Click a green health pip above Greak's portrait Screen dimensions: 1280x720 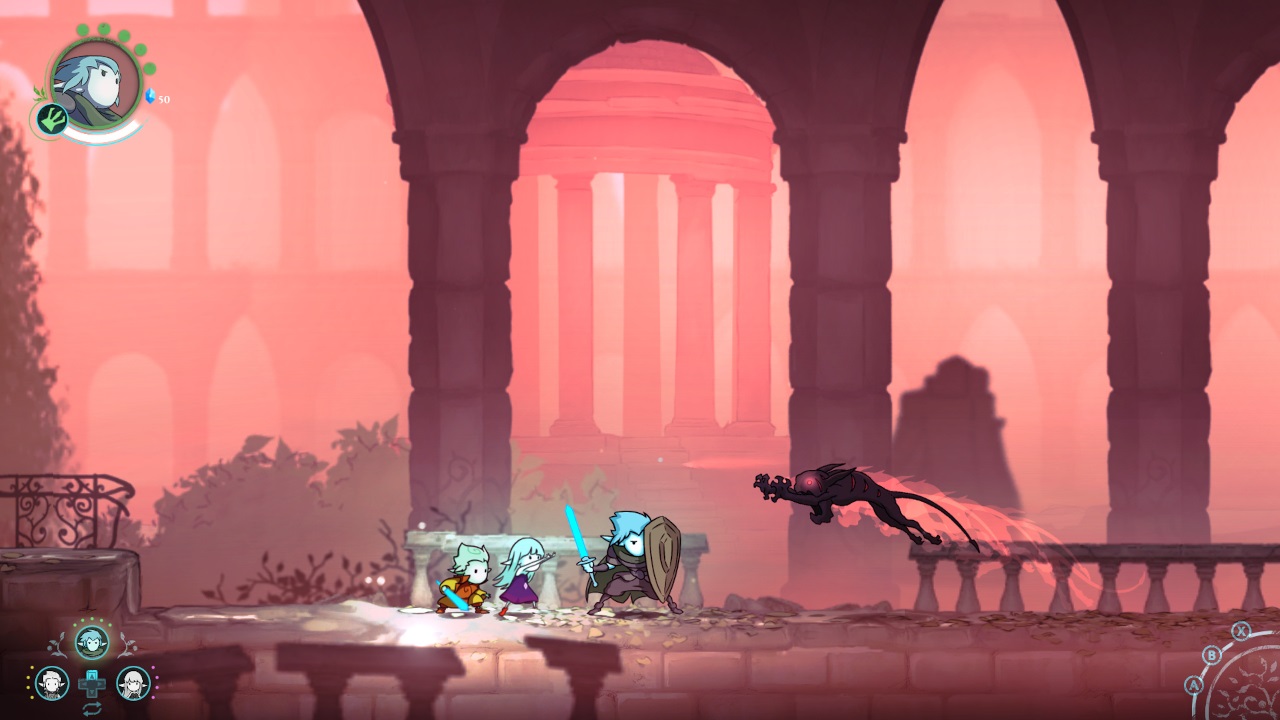102,27
